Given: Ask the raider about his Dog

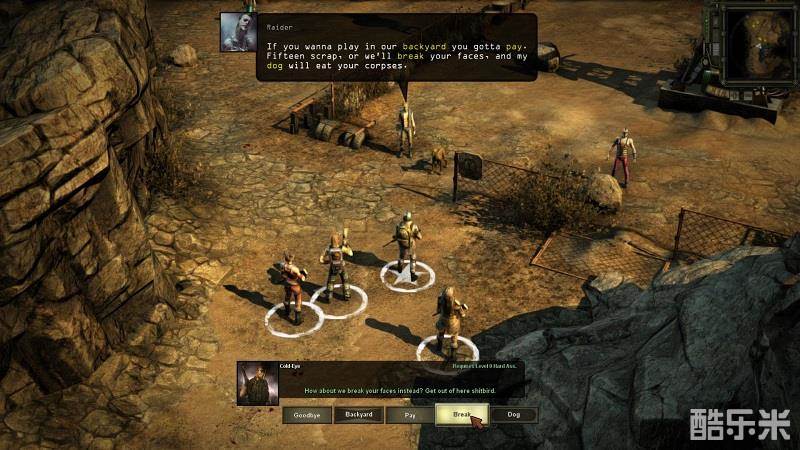Looking at the screenshot, I should point(513,415).
